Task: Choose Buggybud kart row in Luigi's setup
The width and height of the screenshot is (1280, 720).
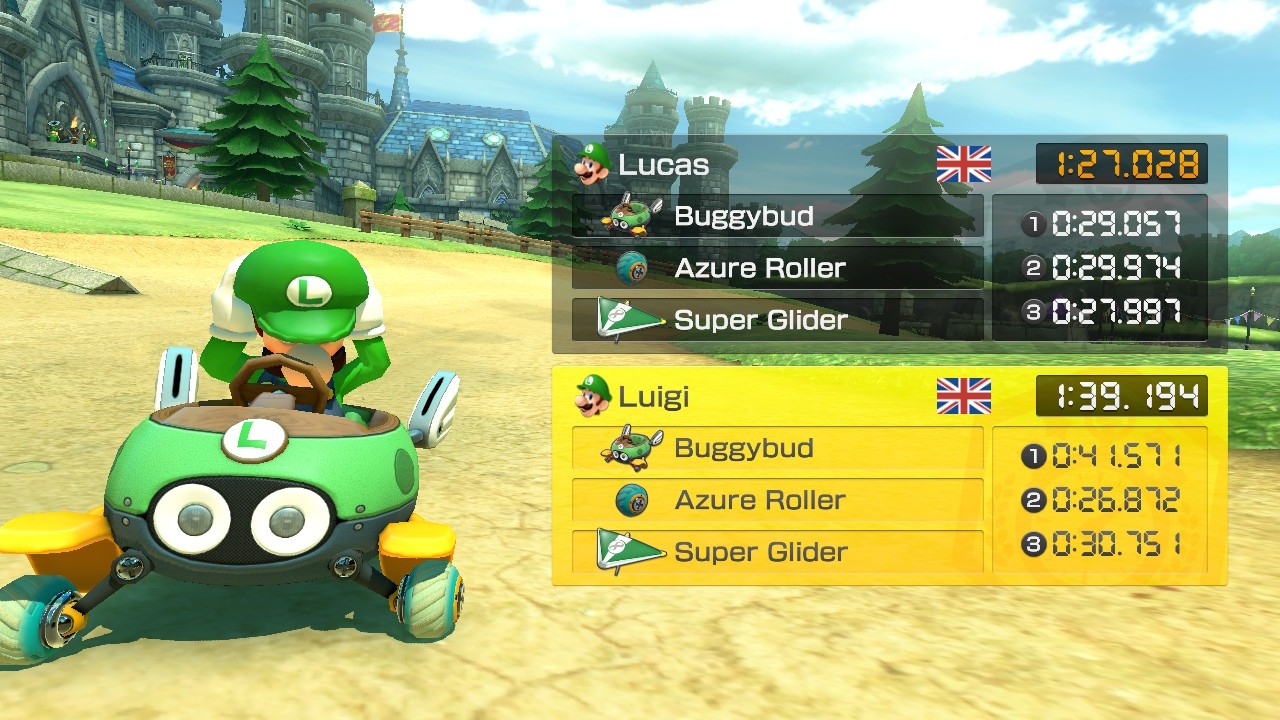Action: [x=777, y=448]
